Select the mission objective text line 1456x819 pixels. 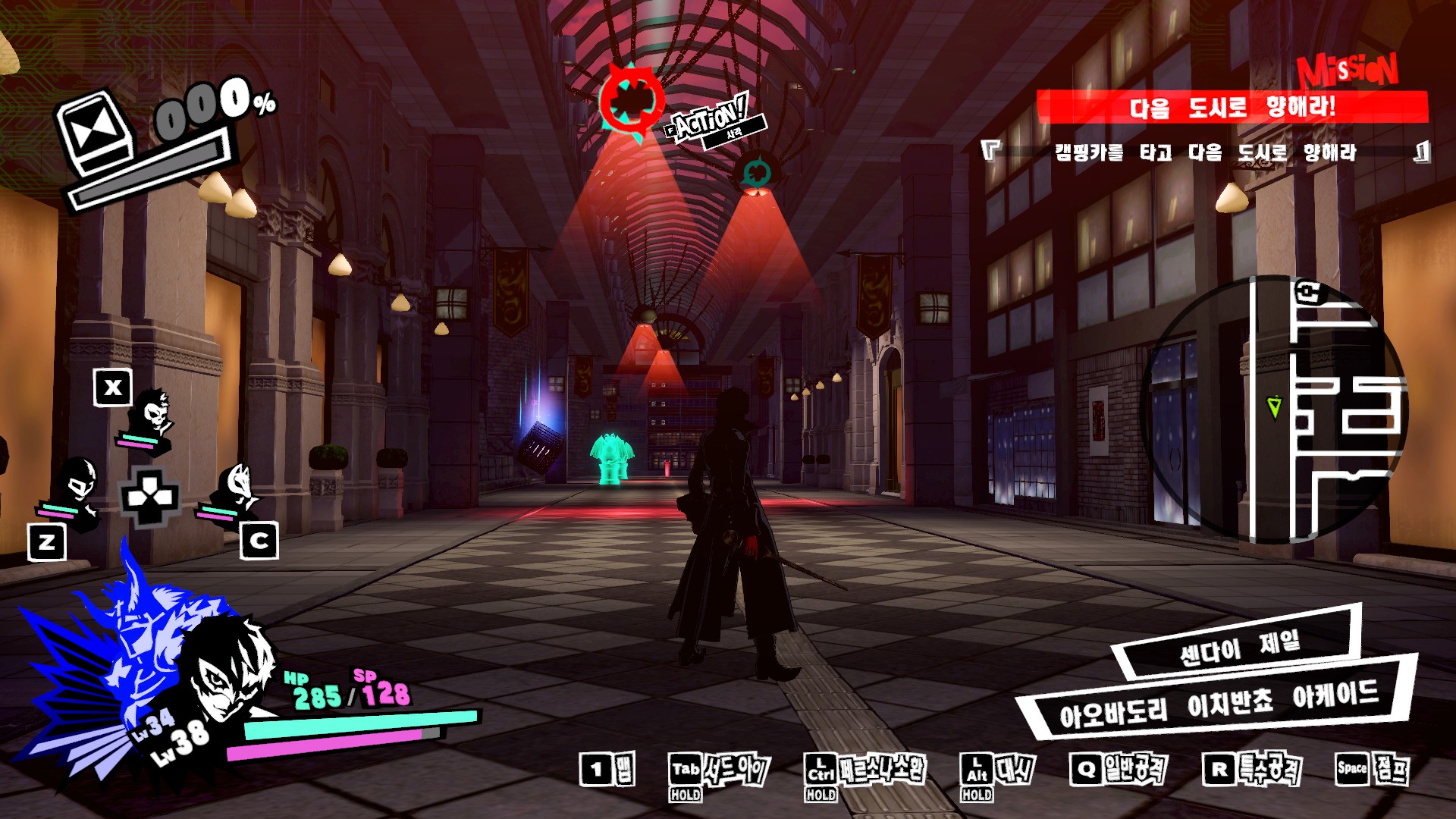click(x=1205, y=152)
